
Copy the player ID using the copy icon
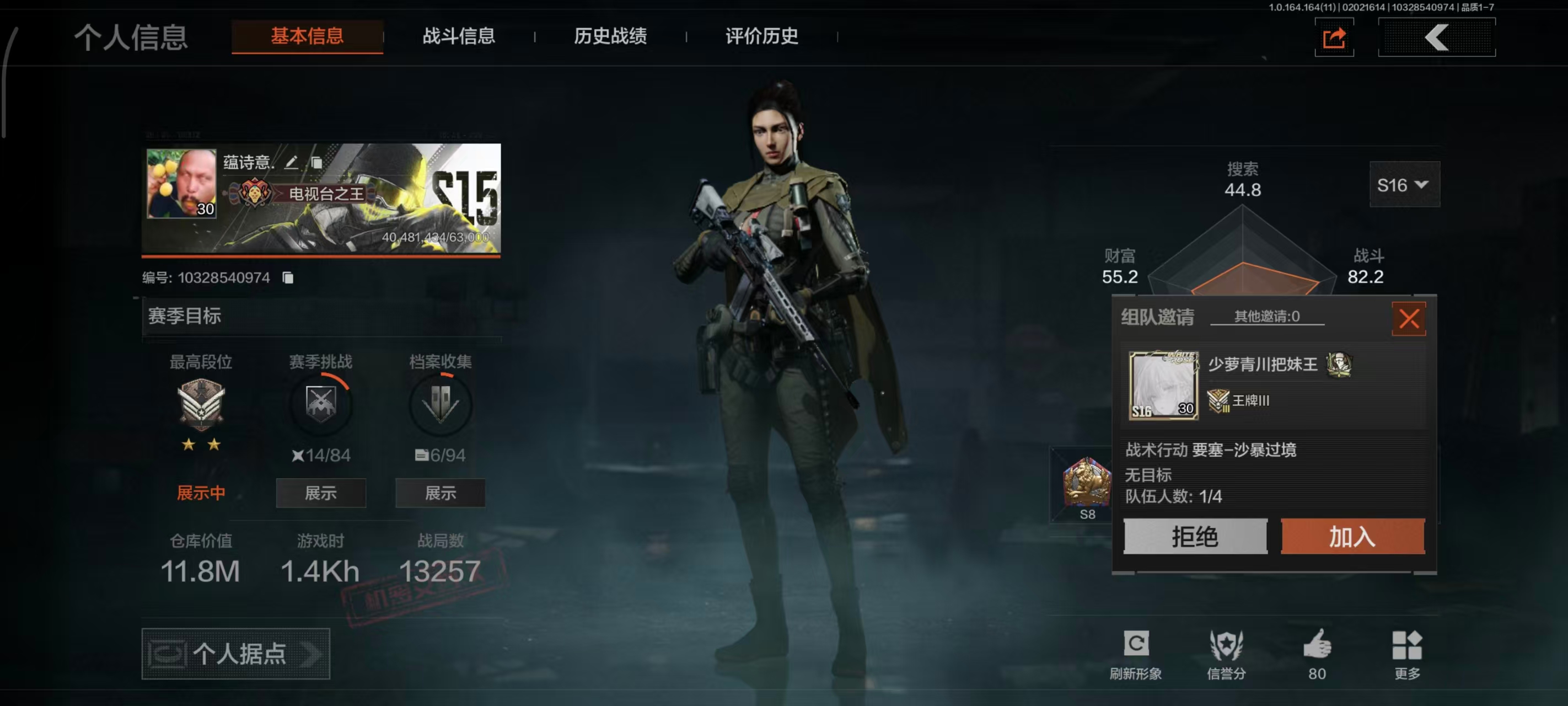(288, 277)
